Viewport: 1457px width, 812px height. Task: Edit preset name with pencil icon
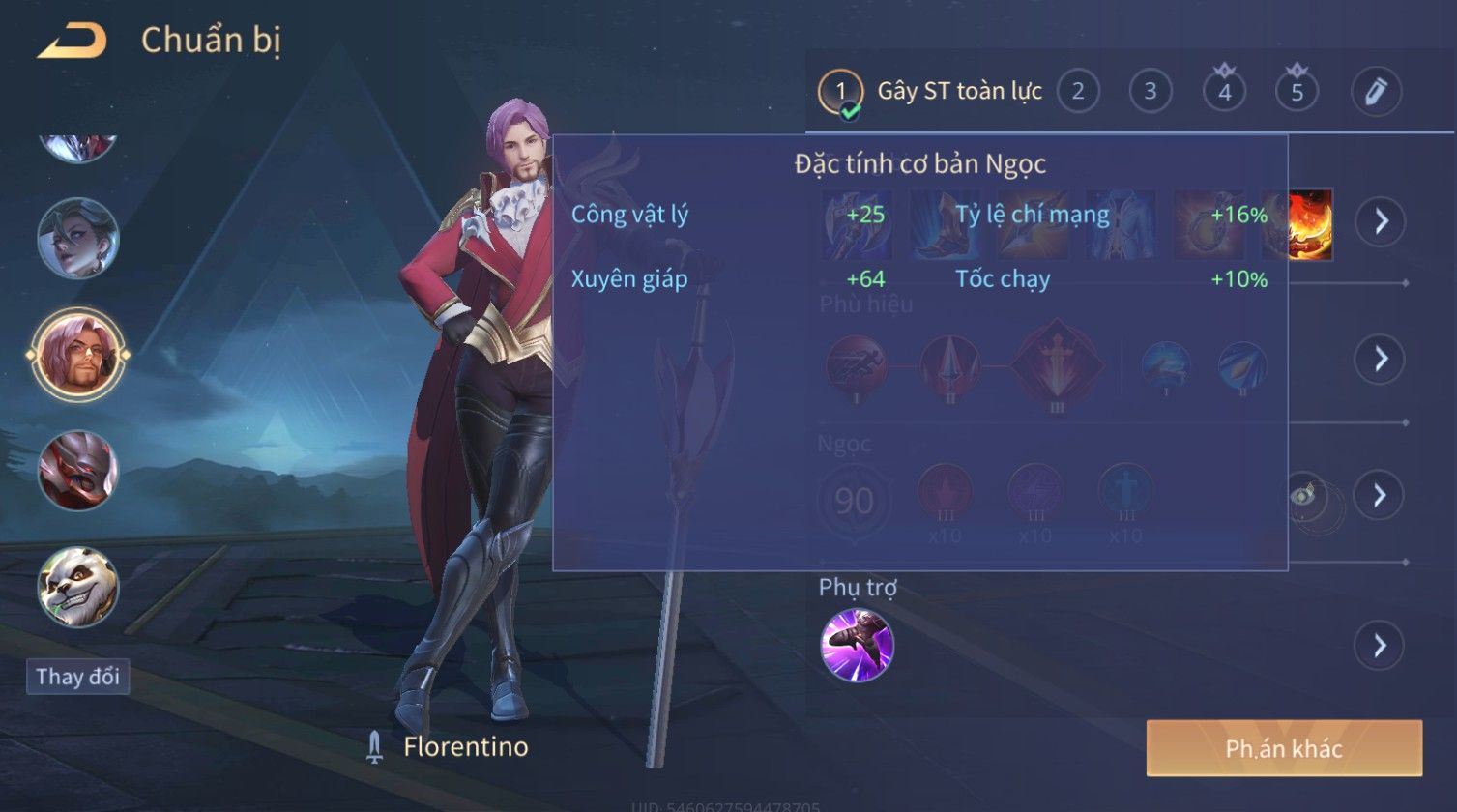click(1375, 93)
